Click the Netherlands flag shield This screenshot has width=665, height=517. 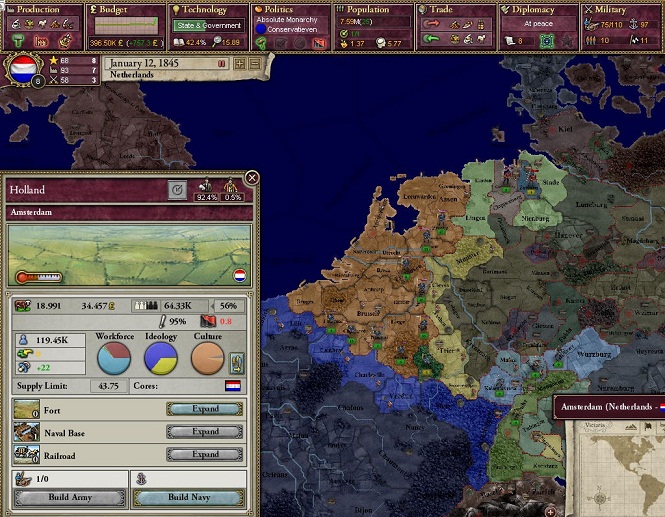(22, 70)
